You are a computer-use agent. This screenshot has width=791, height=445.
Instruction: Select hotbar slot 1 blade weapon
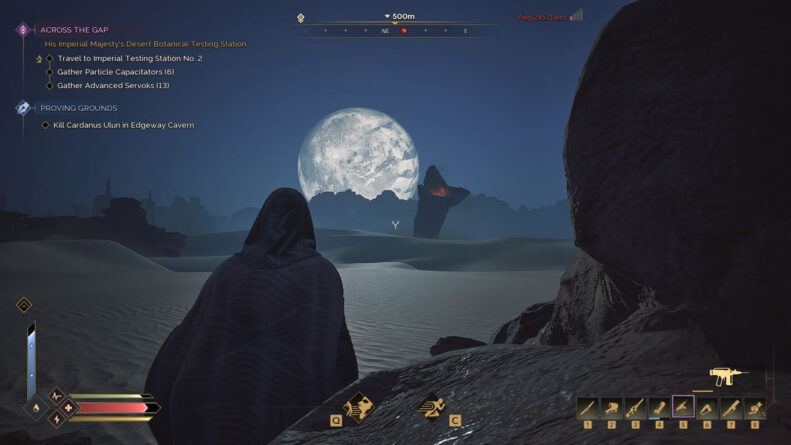tap(587, 407)
